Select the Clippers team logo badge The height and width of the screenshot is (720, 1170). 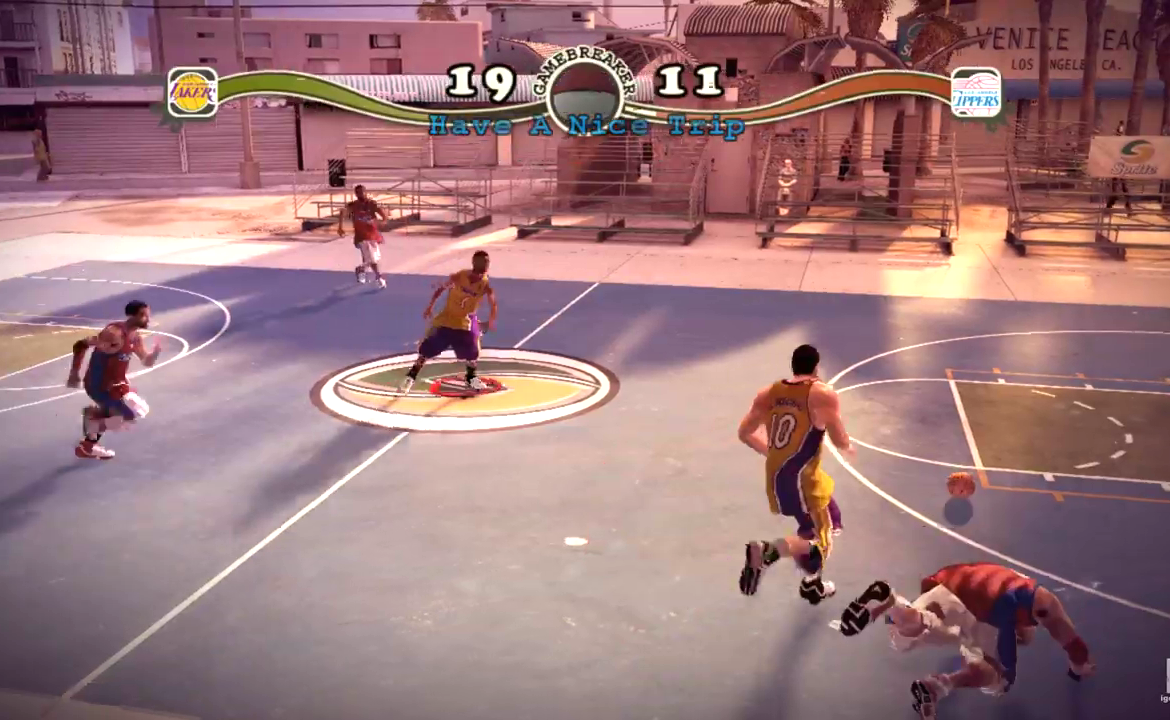[975, 93]
